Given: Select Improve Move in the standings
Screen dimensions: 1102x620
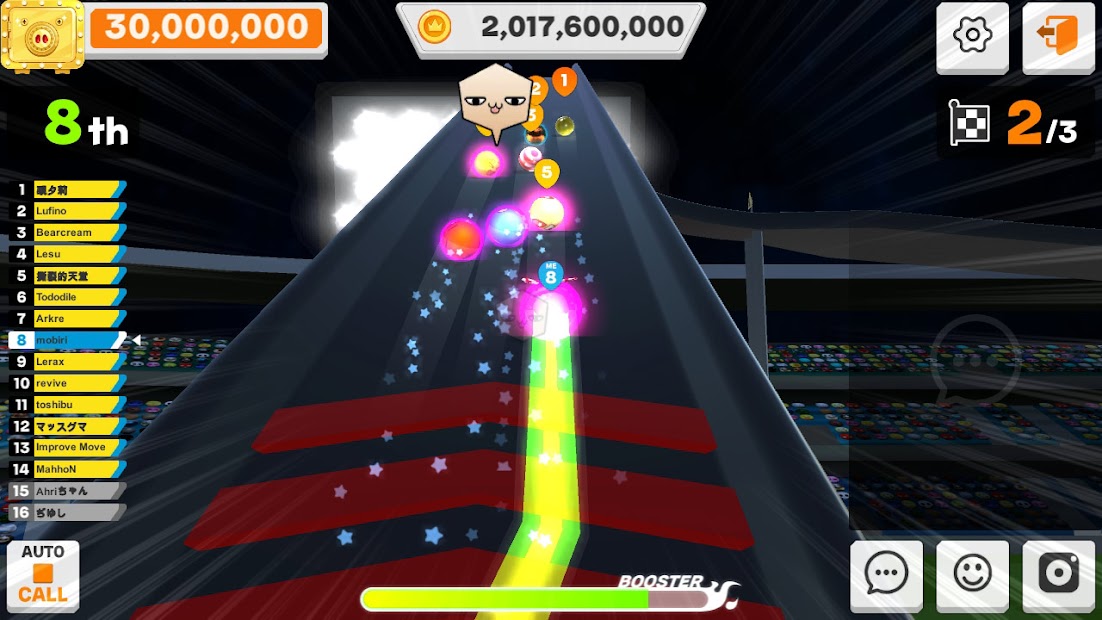Looking at the screenshot, I should tap(68, 447).
